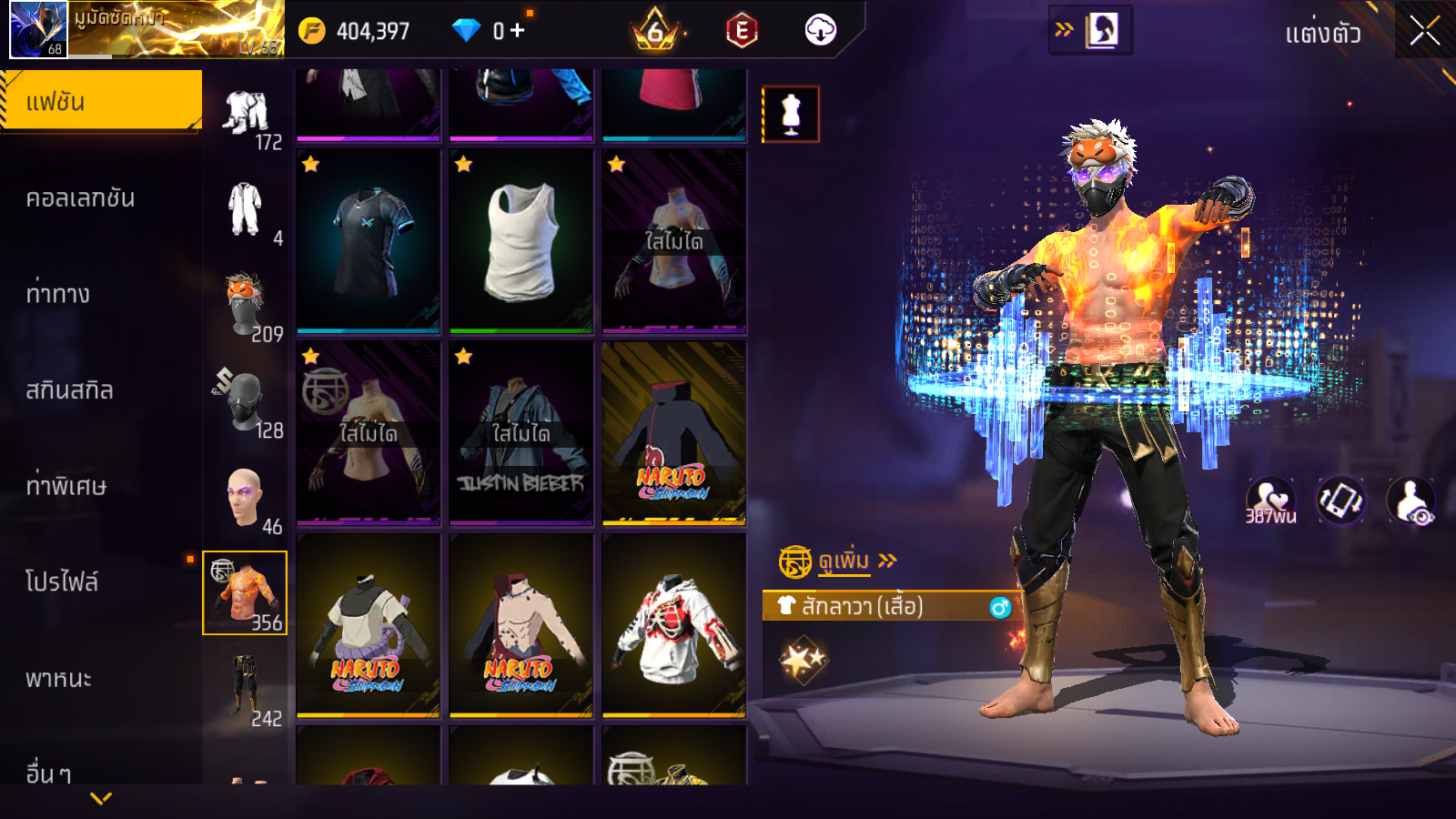Image resolution: width=1456 pixels, height=819 pixels.
Task: Open the แฟชั่น fashion tab
Action: coord(101,101)
